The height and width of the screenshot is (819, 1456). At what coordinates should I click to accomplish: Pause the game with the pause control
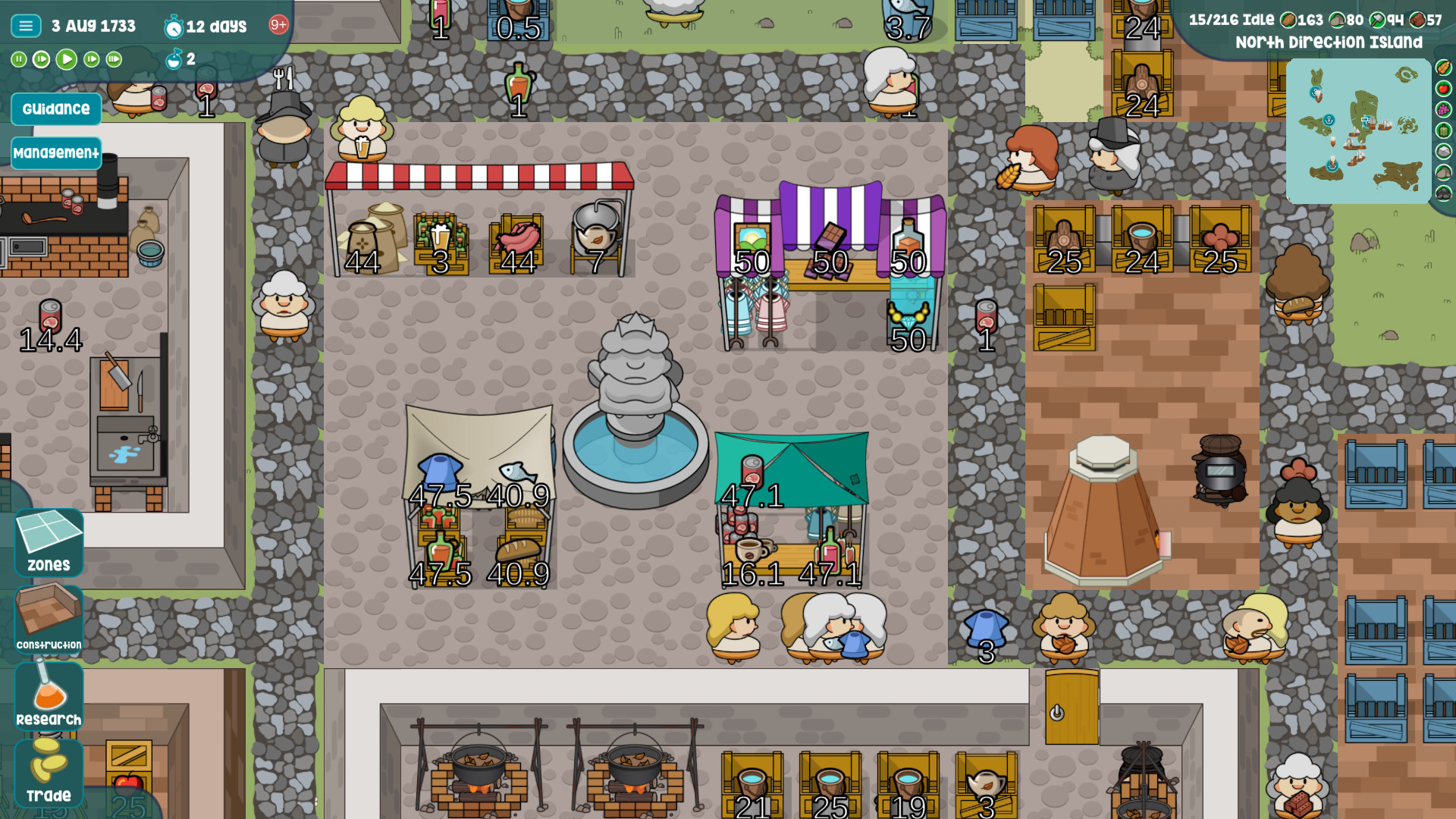point(18,59)
